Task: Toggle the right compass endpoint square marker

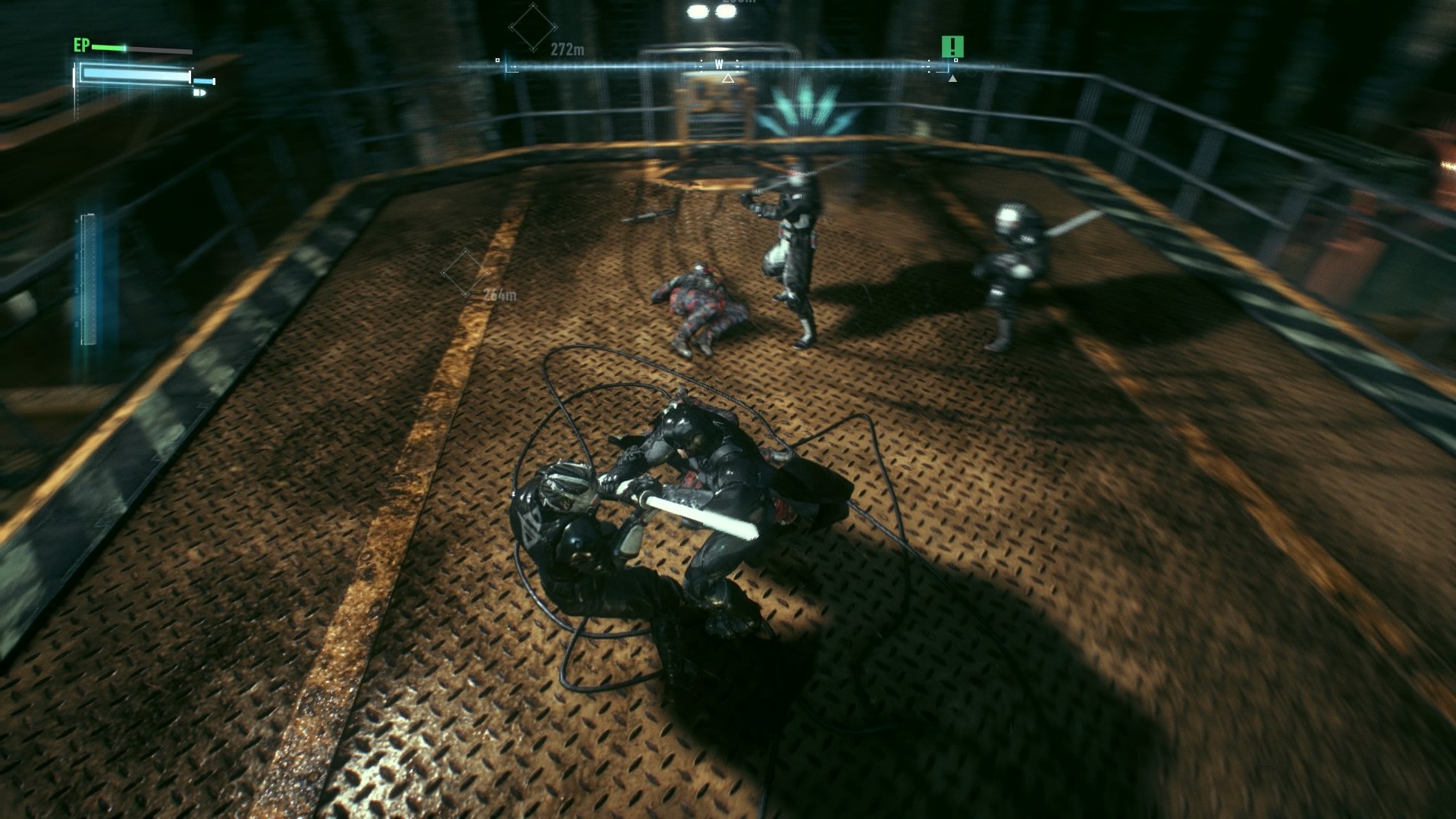Action: point(957,61)
